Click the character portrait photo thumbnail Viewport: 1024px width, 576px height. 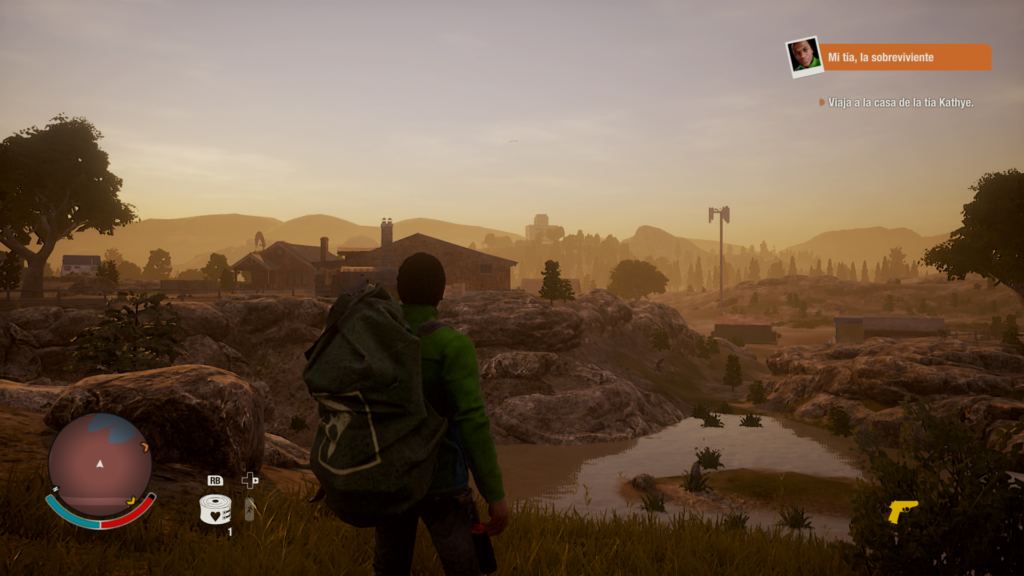point(803,56)
